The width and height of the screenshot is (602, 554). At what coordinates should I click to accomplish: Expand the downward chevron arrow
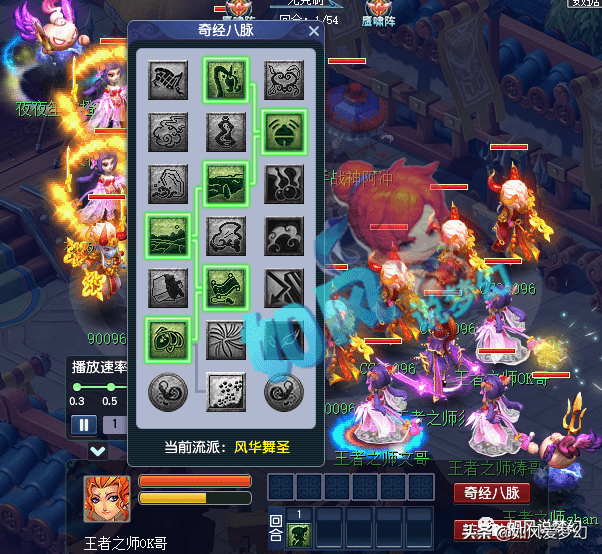click(x=97, y=451)
